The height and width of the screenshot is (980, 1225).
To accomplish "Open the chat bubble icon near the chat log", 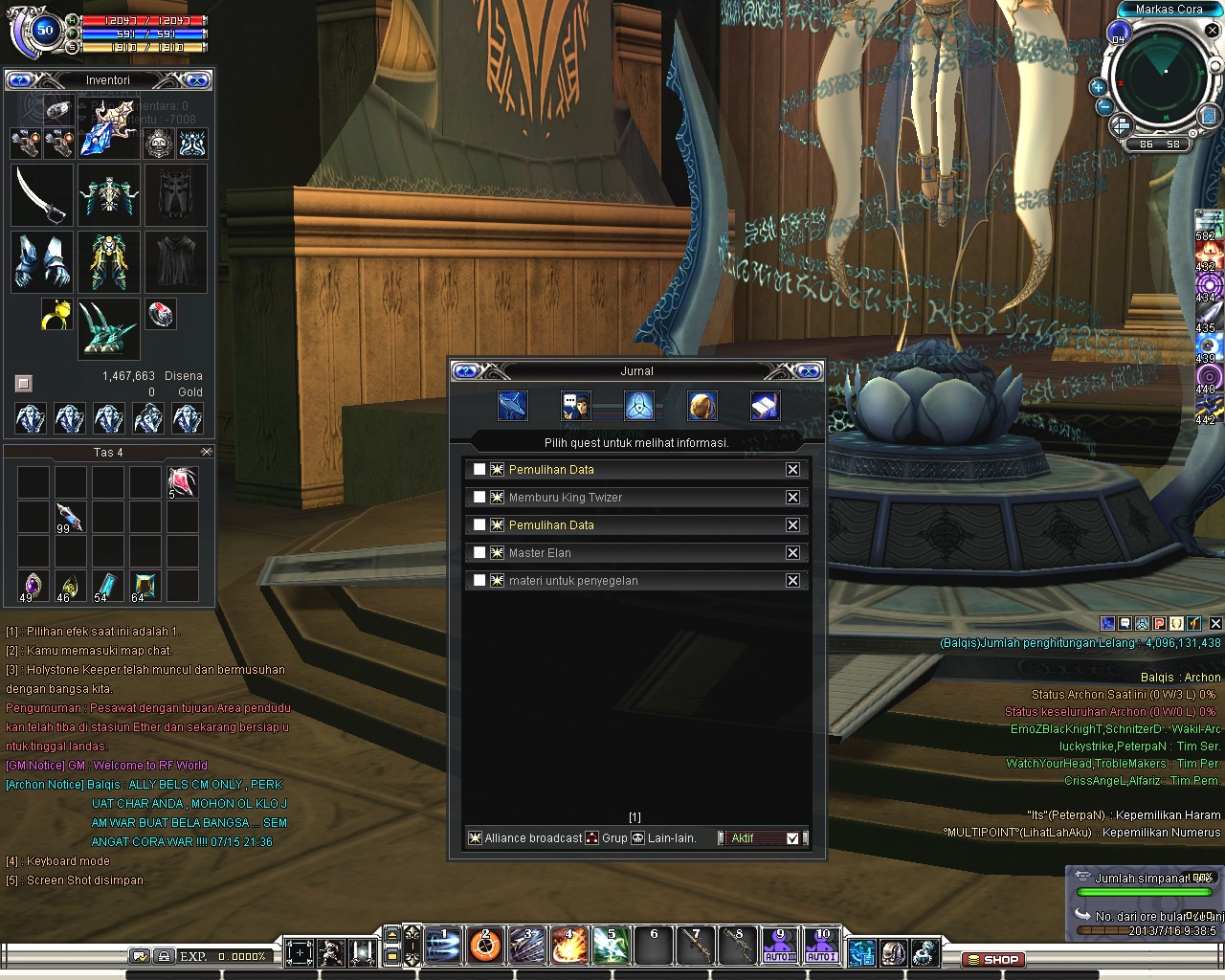I will [x=1124, y=623].
